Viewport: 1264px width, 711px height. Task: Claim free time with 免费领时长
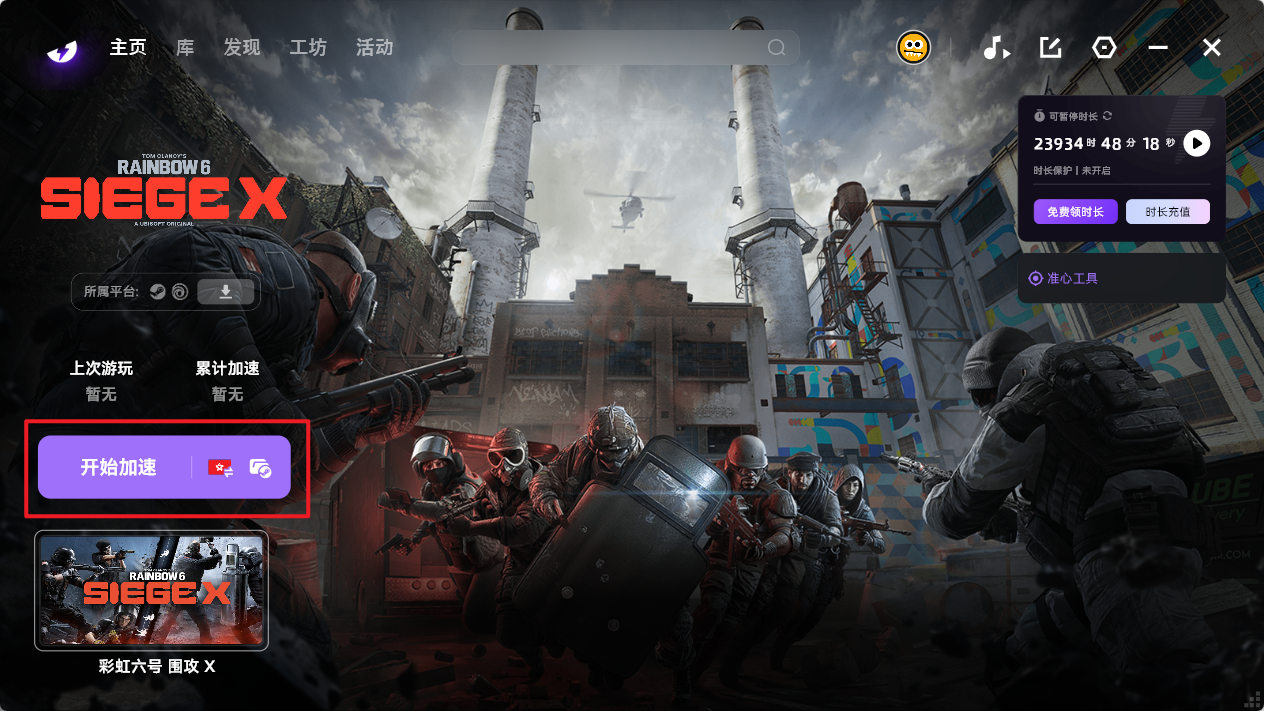(x=1075, y=212)
